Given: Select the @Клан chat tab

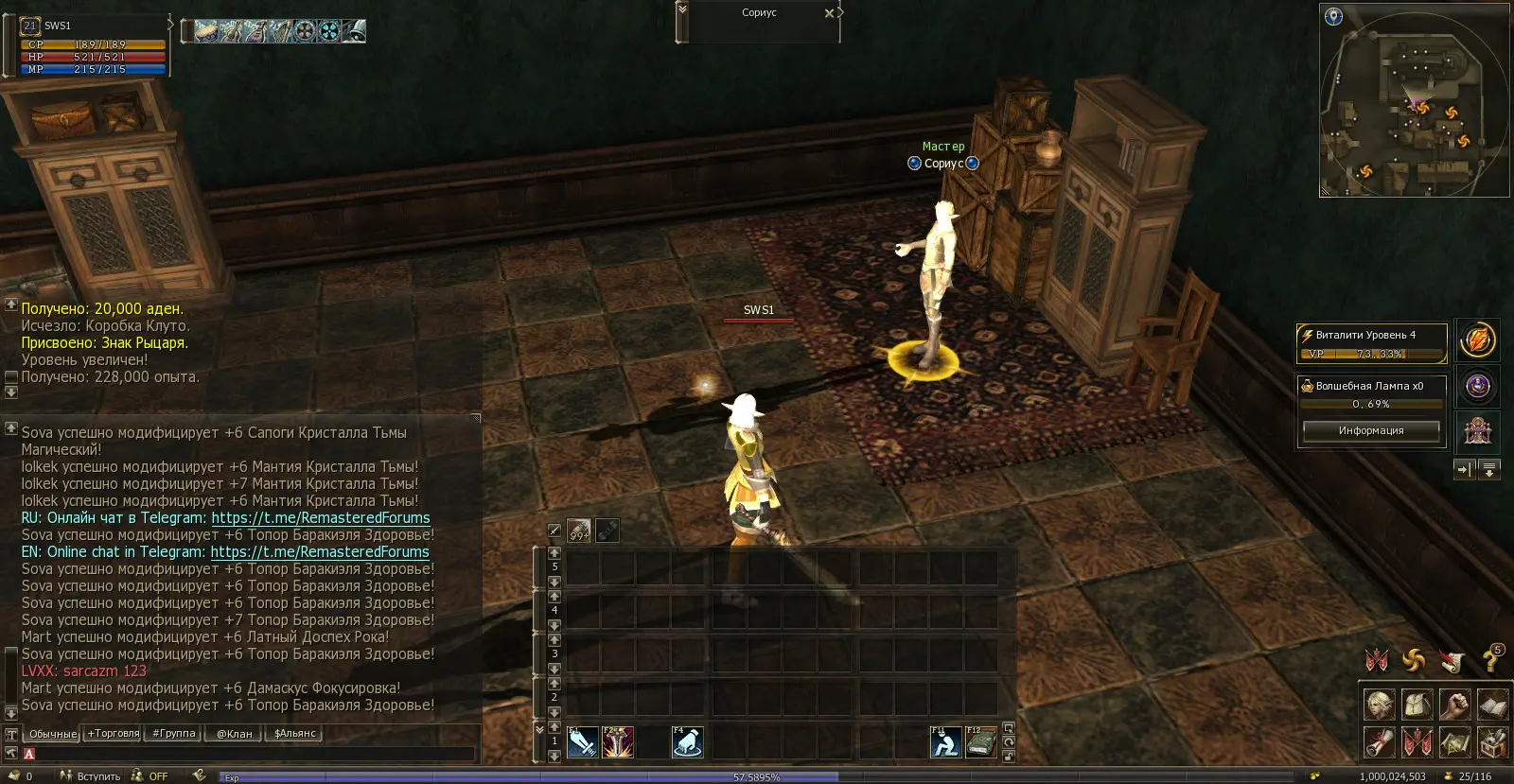Looking at the screenshot, I should 235,734.
